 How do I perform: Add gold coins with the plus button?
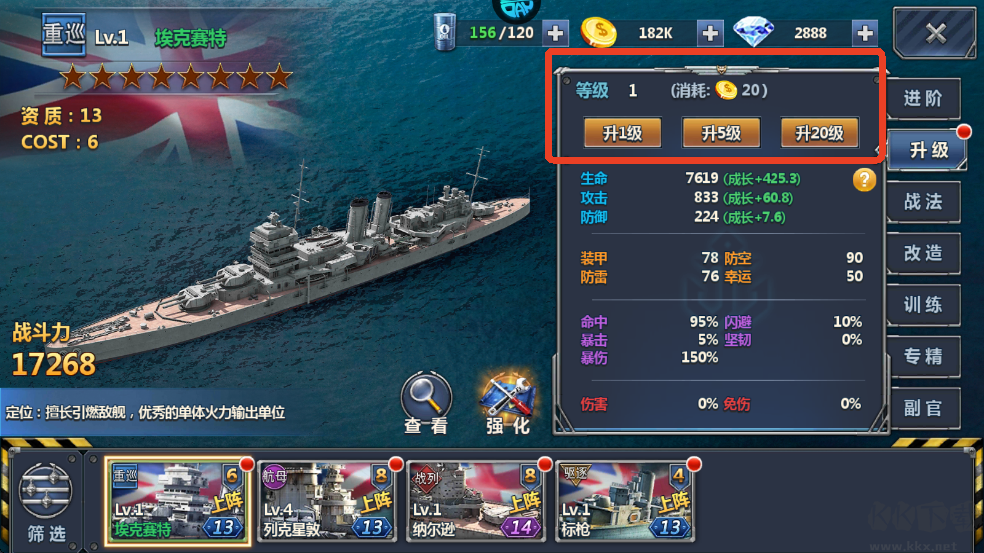(x=710, y=33)
